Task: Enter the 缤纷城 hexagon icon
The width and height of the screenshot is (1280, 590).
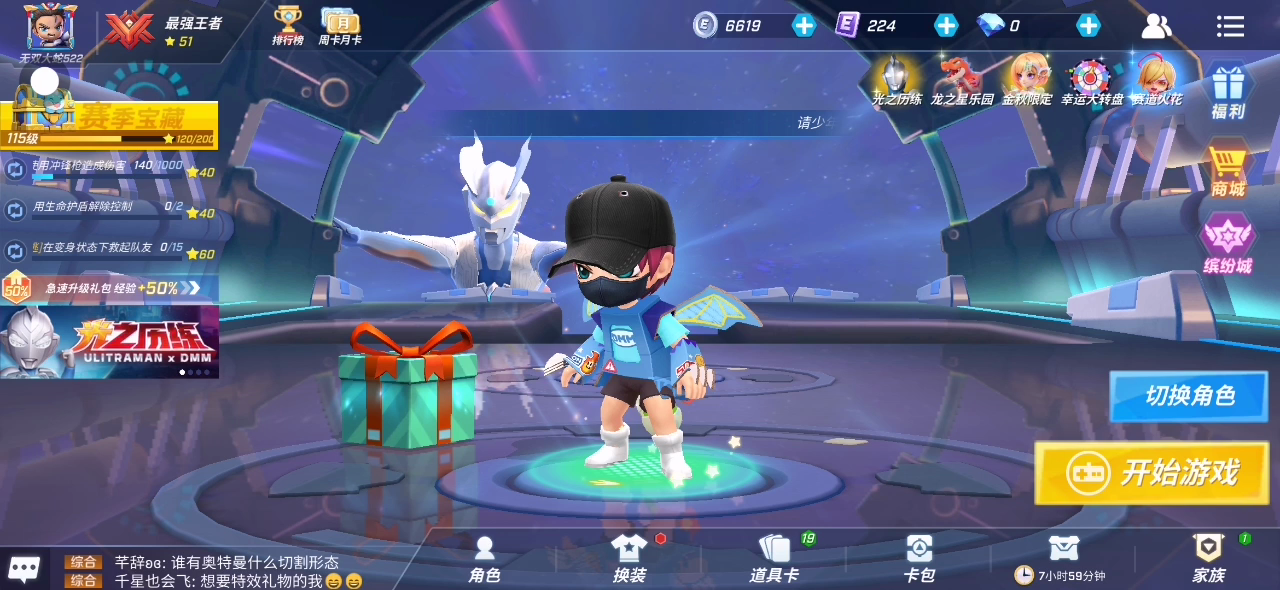Action: 1228,243
